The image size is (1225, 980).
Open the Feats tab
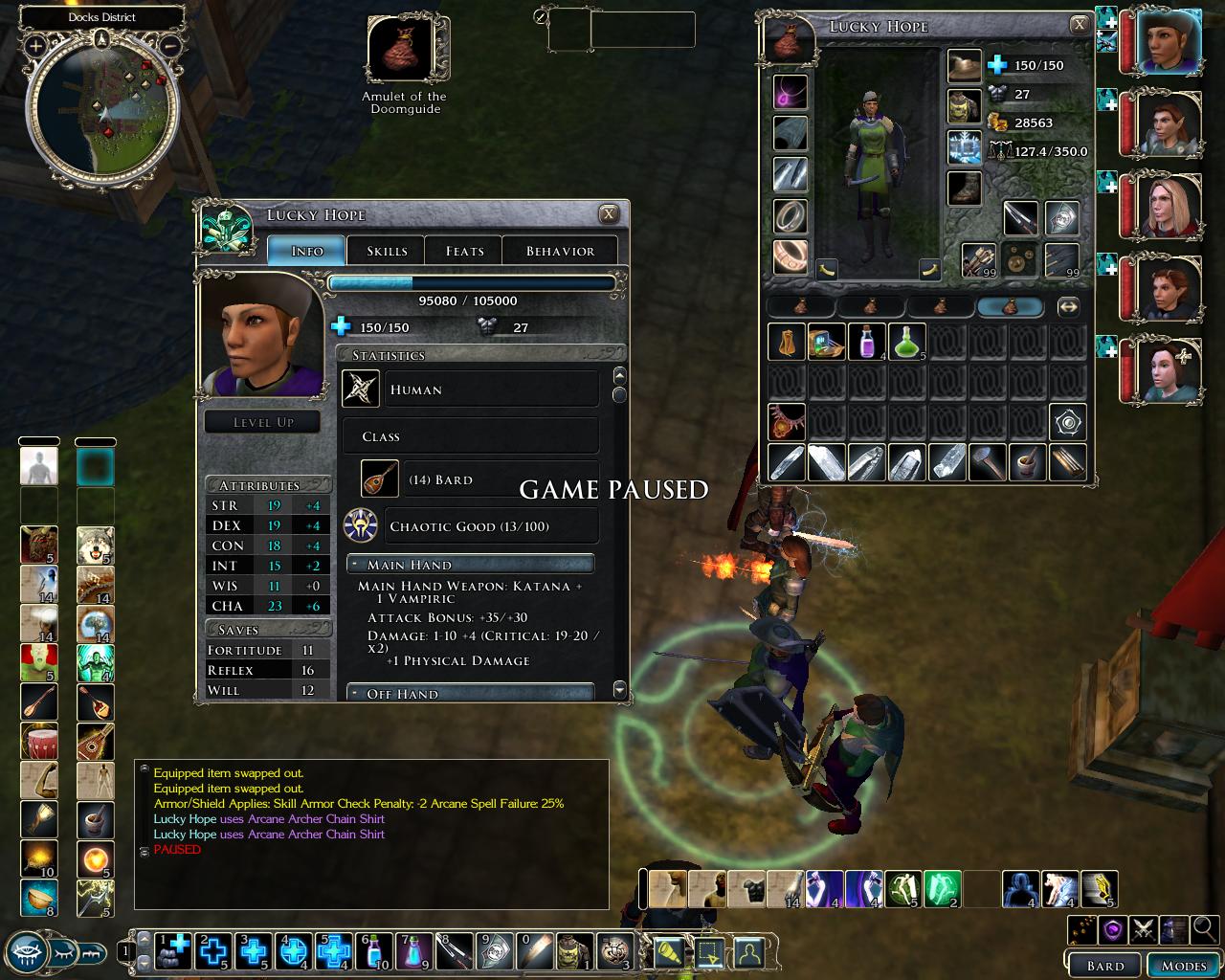coord(463,251)
